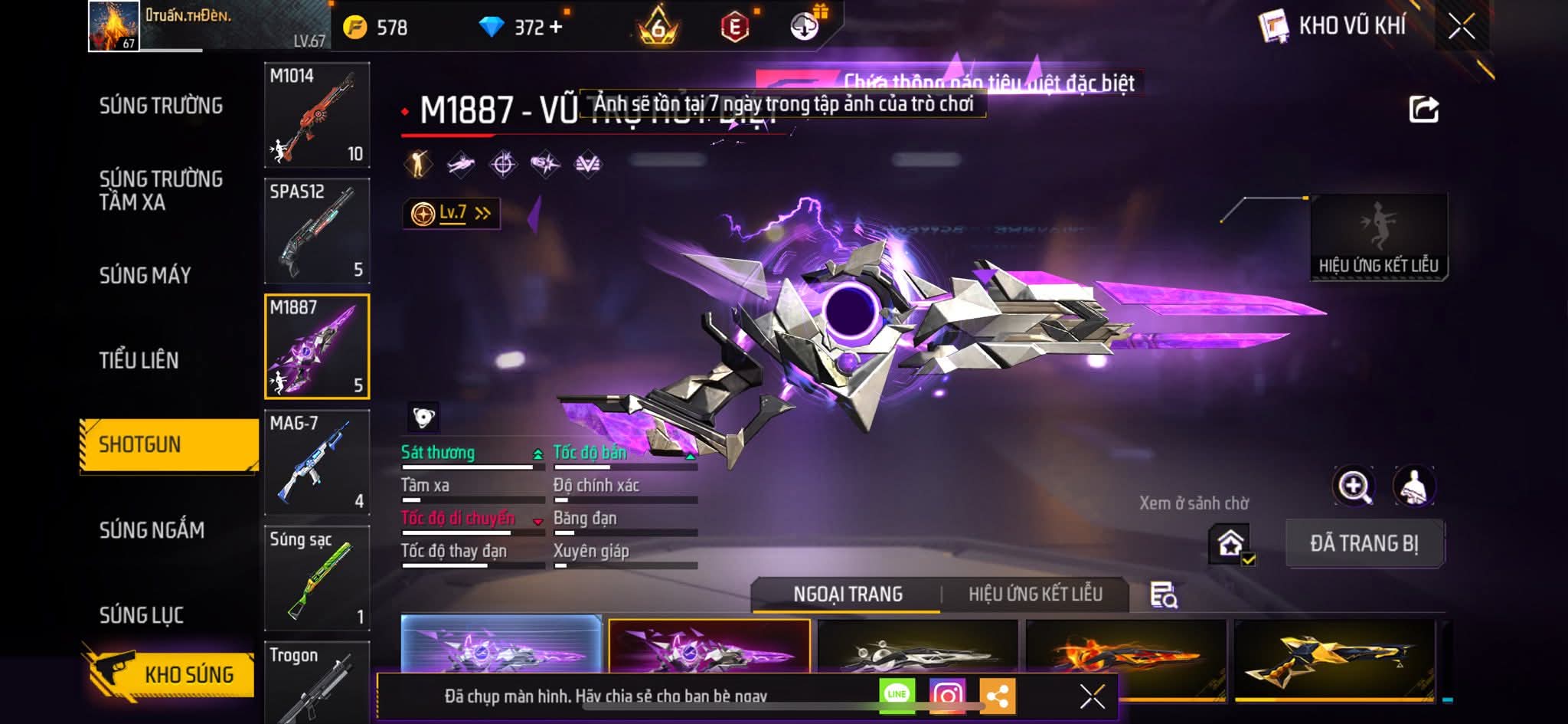
Task: Share screenshot to Instagram
Action: [x=947, y=696]
